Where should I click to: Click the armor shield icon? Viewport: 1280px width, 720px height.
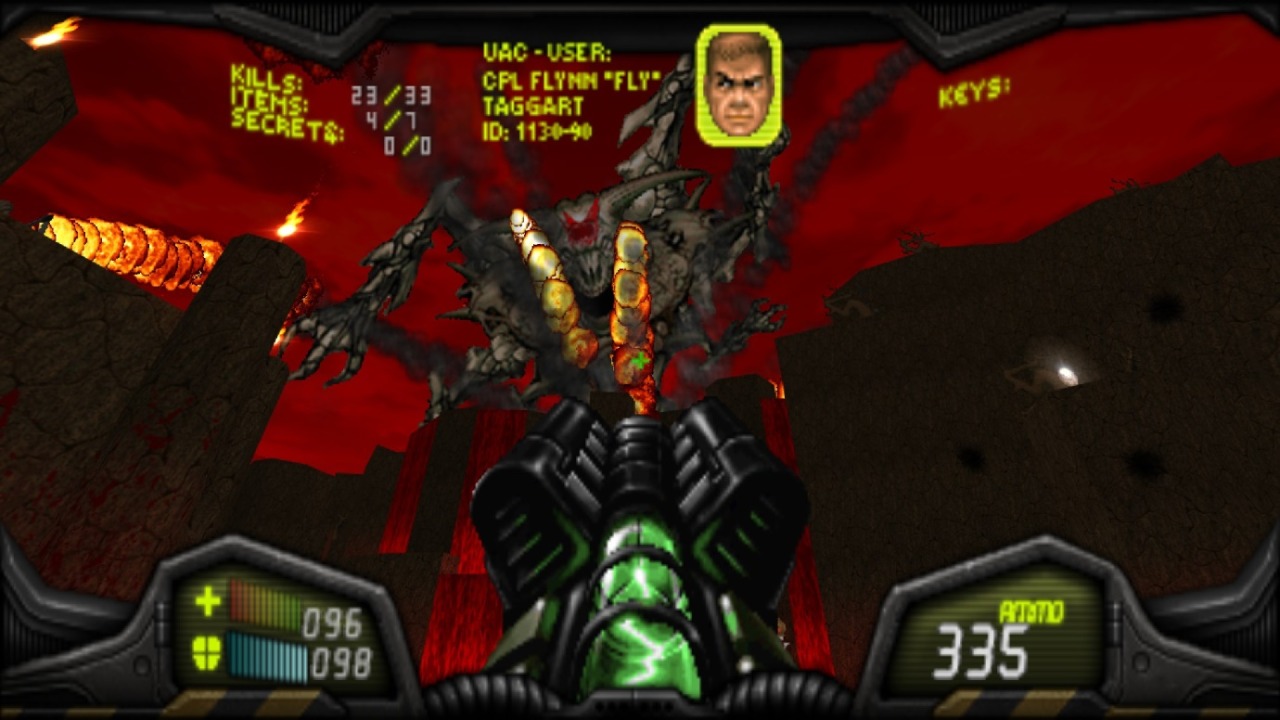point(208,653)
